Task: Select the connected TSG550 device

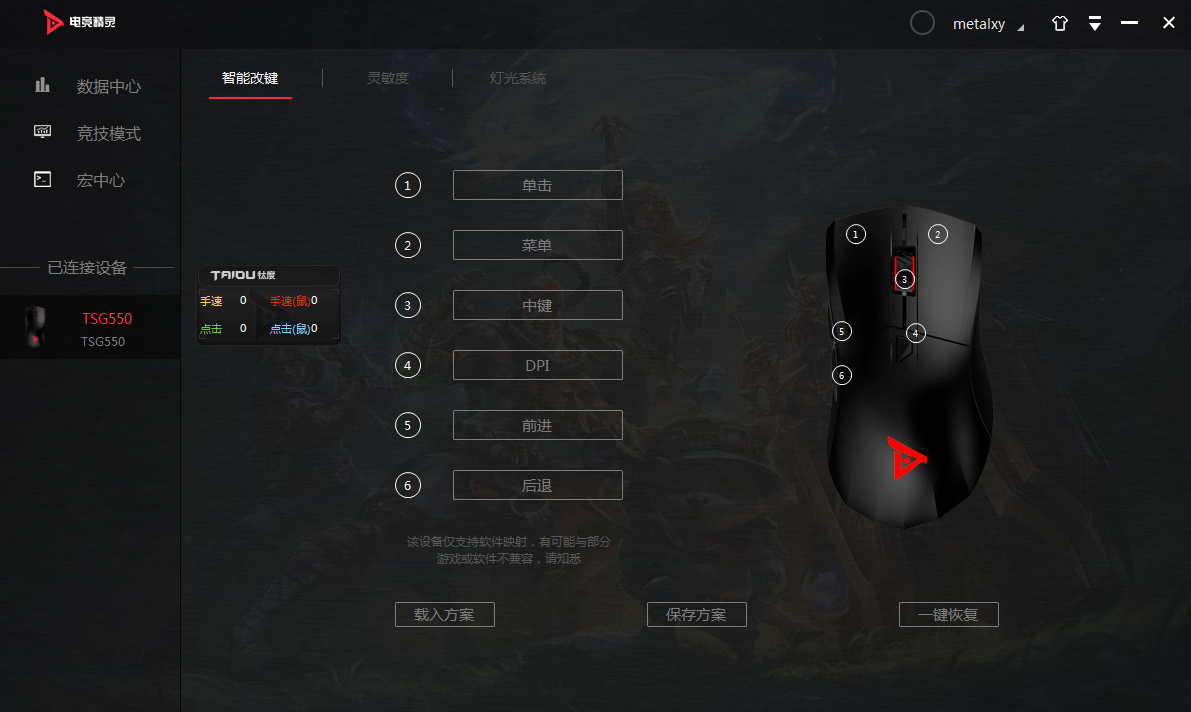Action: pos(90,328)
